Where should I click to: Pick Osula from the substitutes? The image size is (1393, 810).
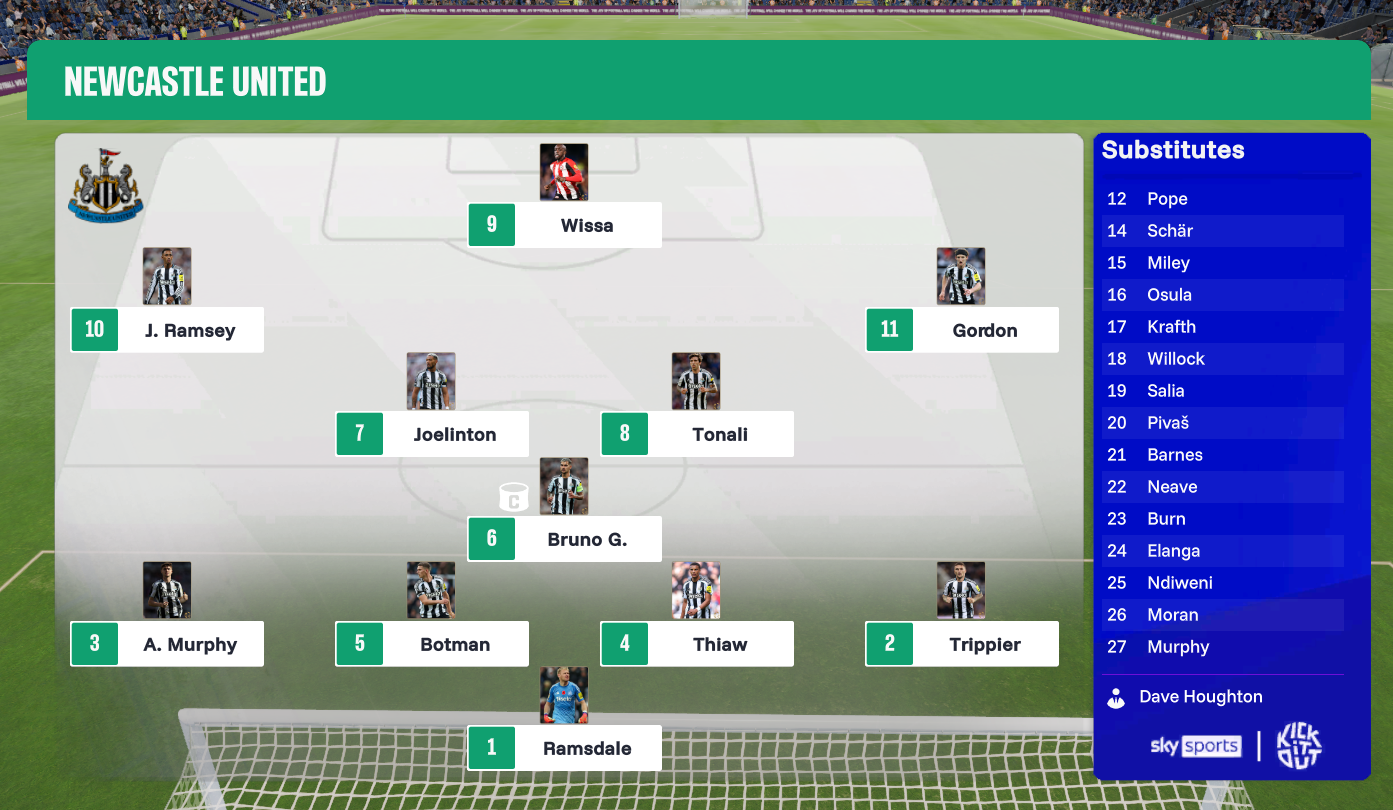tap(1169, 295)
